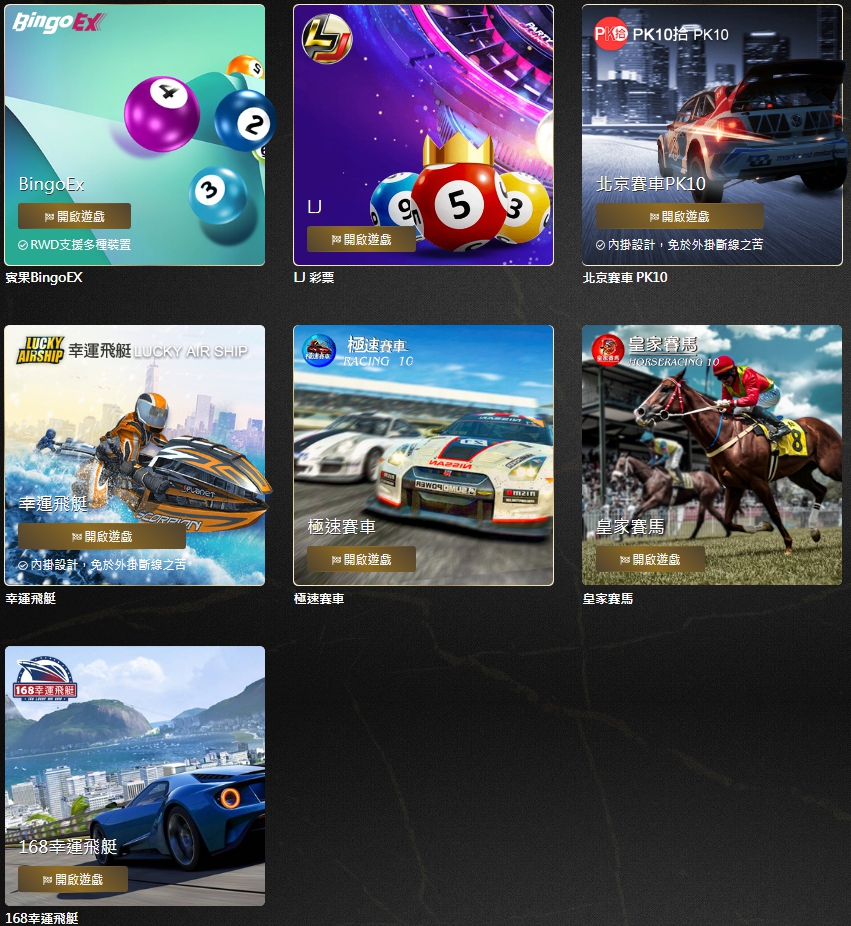Open 168幸運飛艇 with its 開啟遊戲 button
The width and height of the screenshot is (851, 926).
[73, 879]
